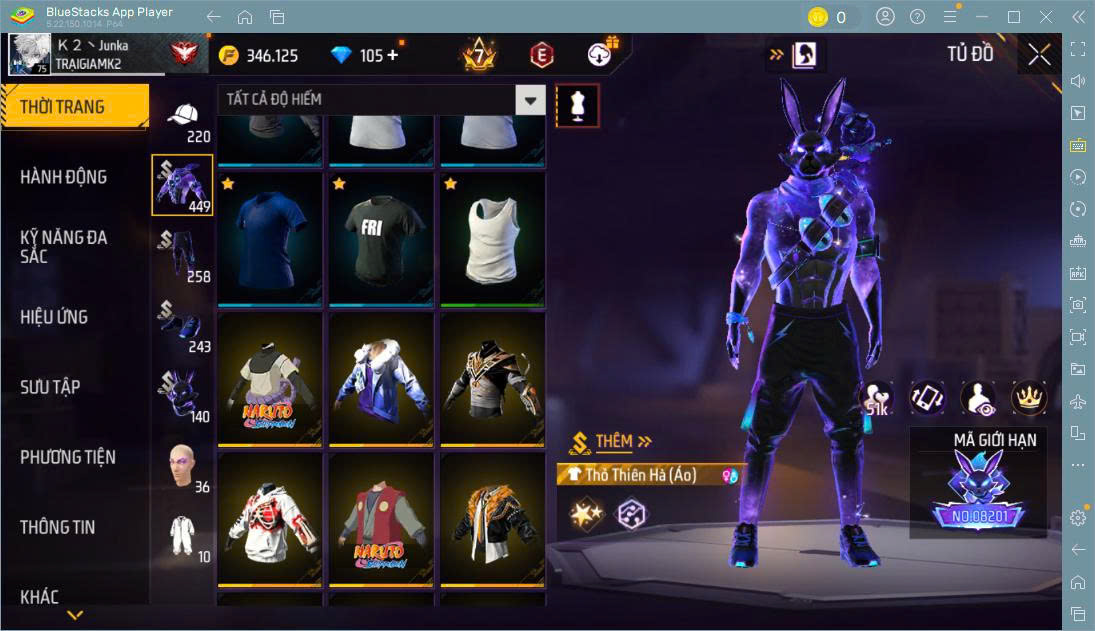
Task: Select the shoes category with 243 items
Action: pyautogui.click(x=181, y=326)
